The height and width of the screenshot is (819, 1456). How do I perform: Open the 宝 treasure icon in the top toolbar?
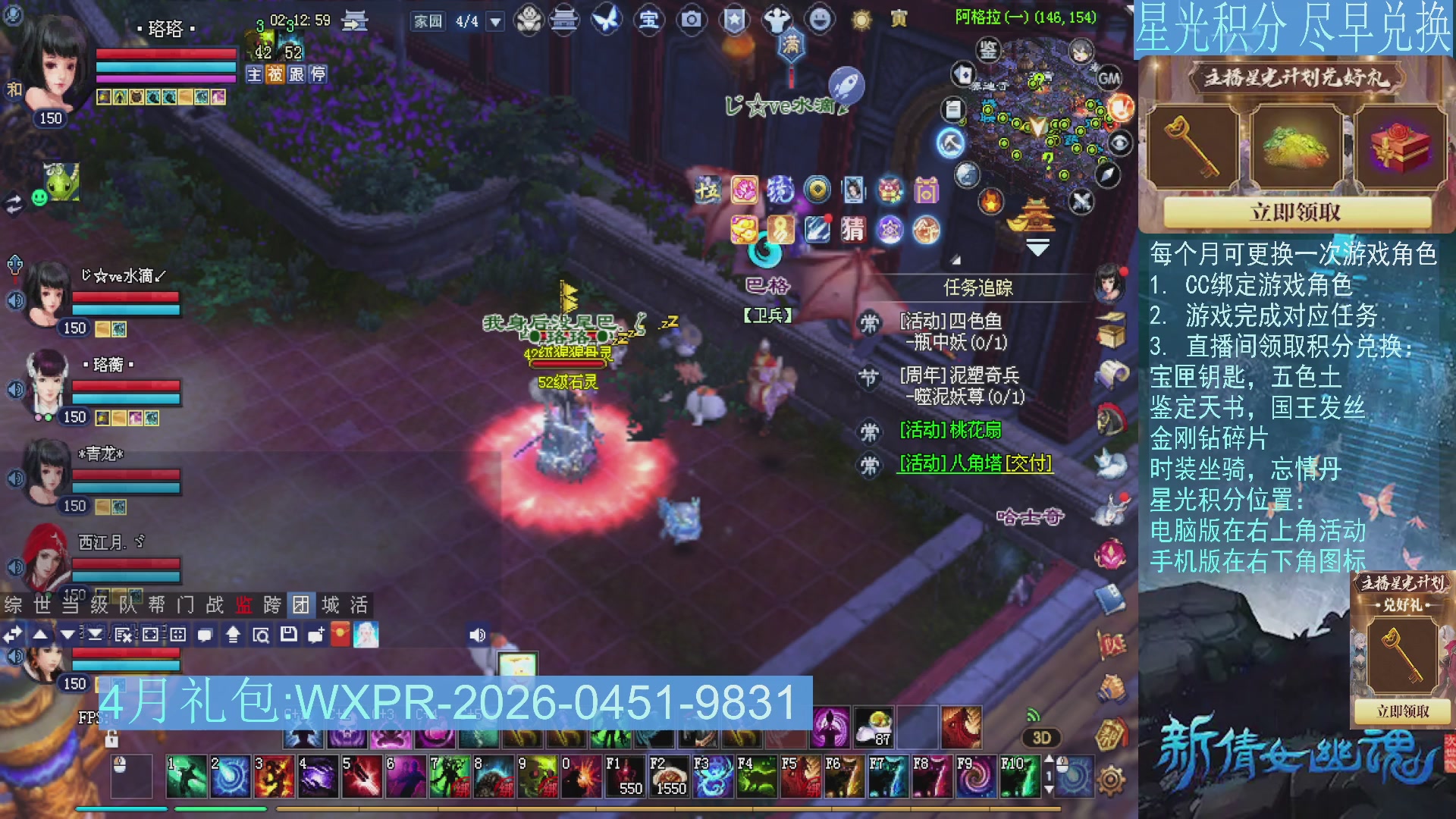650,20
